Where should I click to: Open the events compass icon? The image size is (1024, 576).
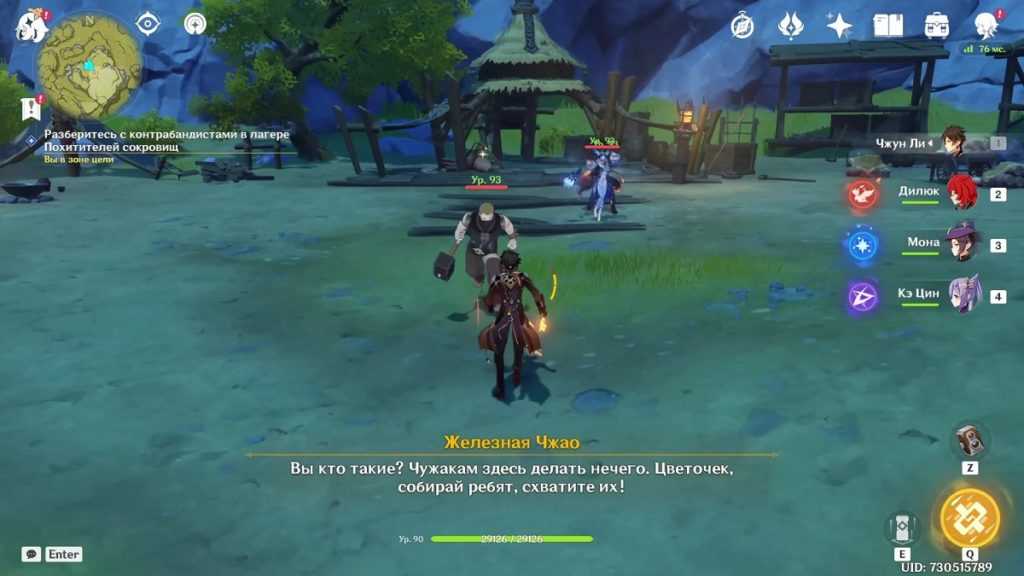click(x=742, y=25)
